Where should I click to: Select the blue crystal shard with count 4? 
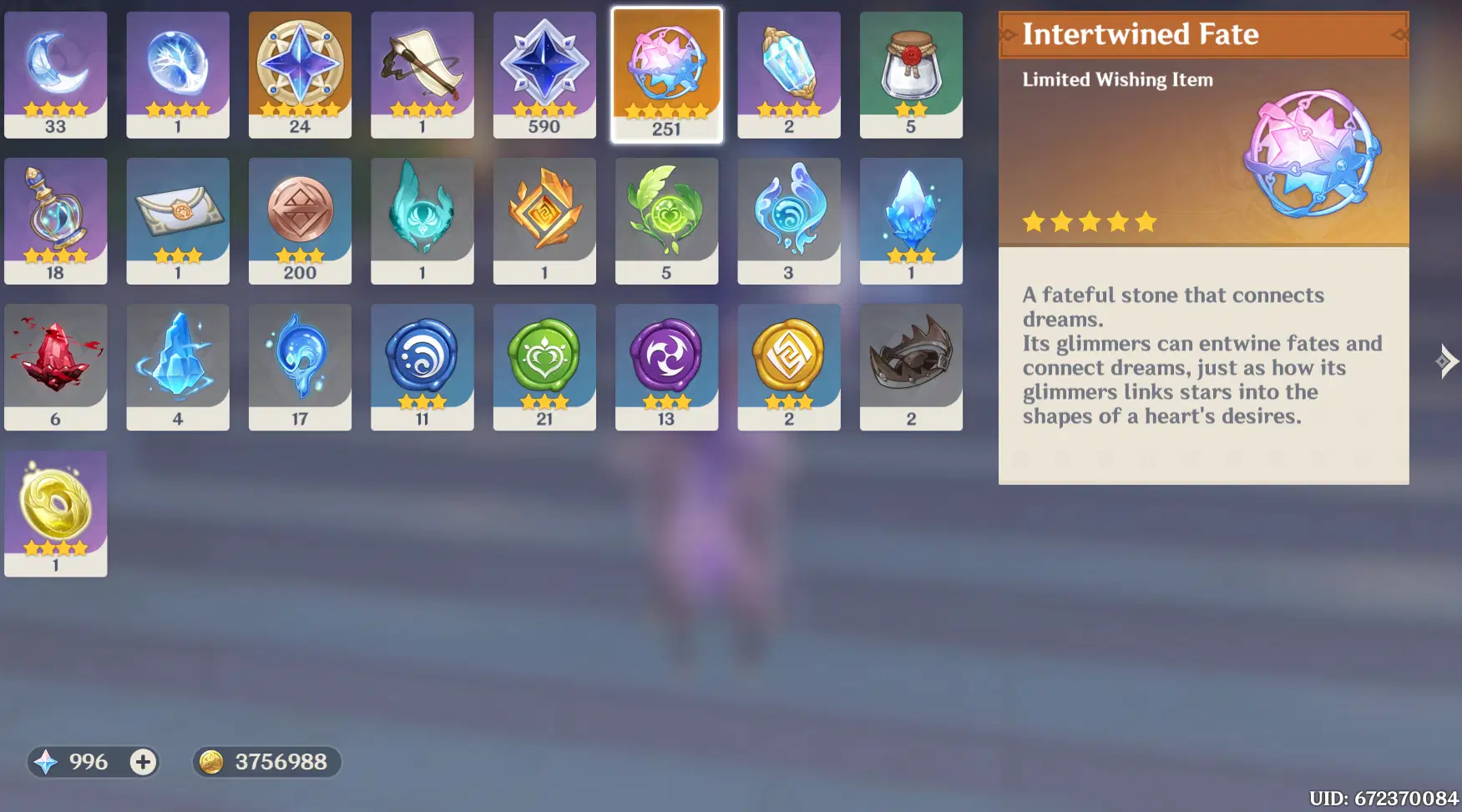(177, 365)
